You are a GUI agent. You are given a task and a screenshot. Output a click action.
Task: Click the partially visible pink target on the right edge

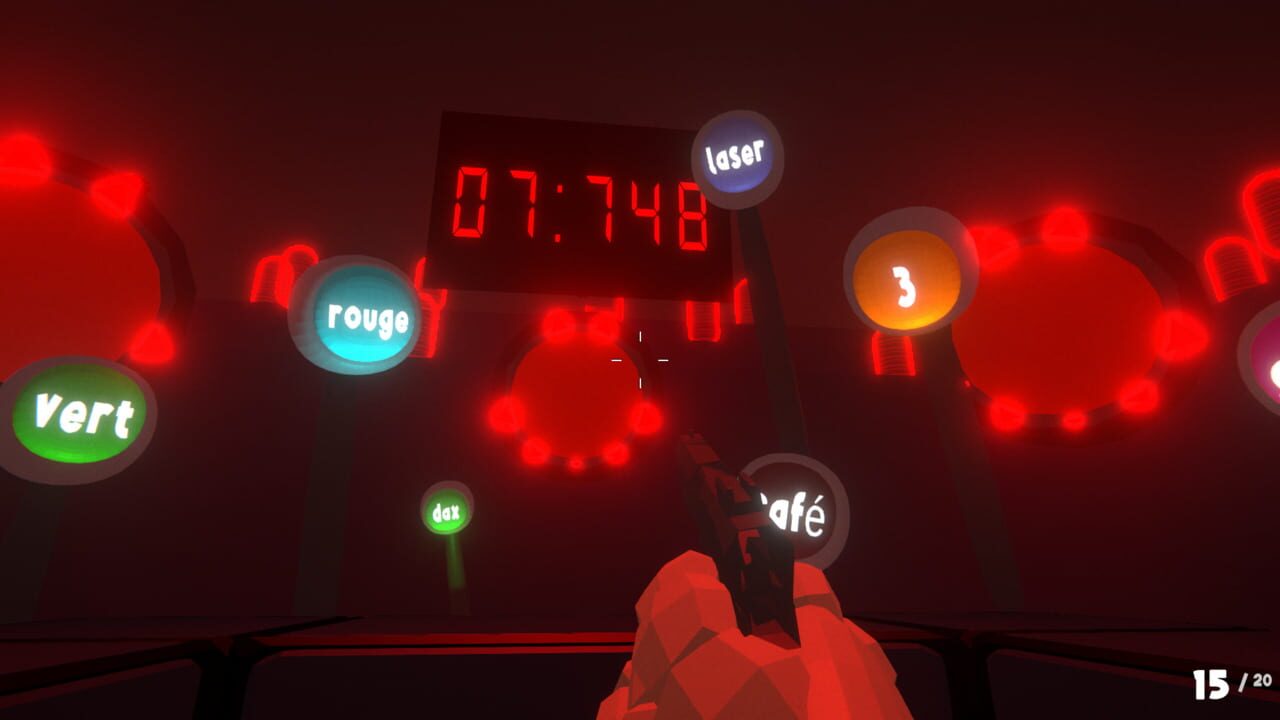(x=1270, y=370)
